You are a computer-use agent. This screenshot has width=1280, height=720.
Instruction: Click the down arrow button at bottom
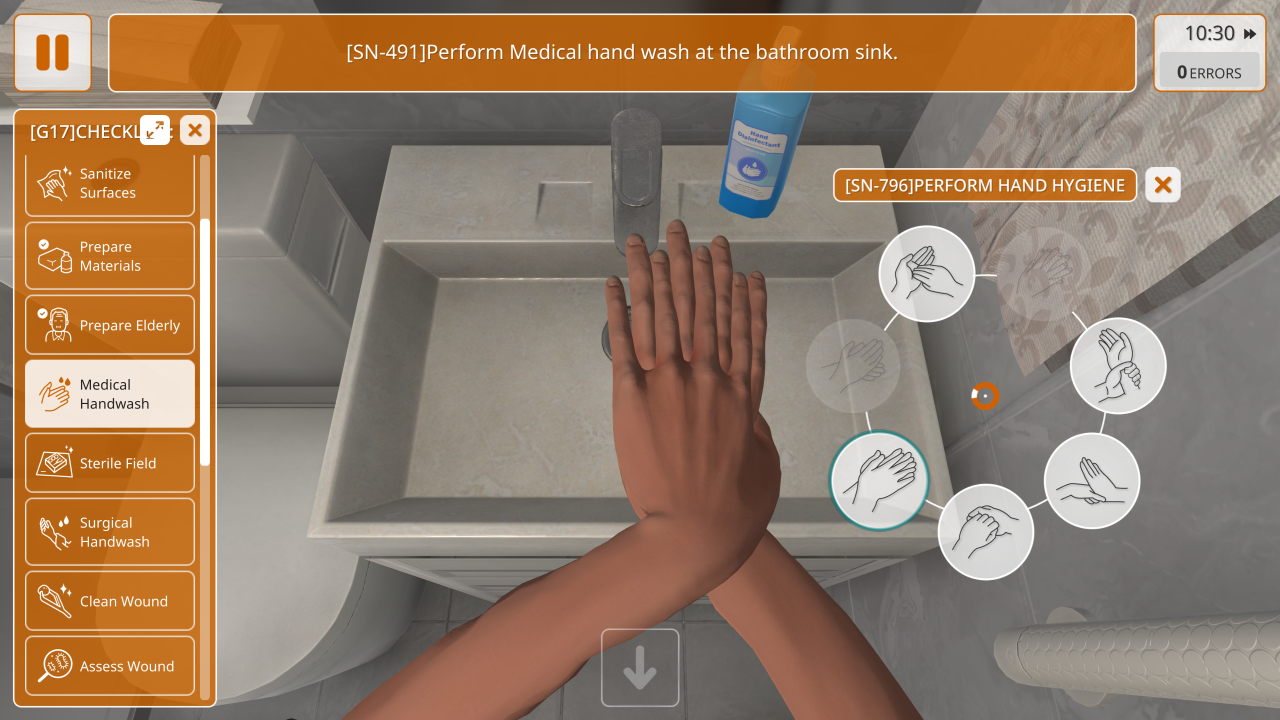[640, 668]
